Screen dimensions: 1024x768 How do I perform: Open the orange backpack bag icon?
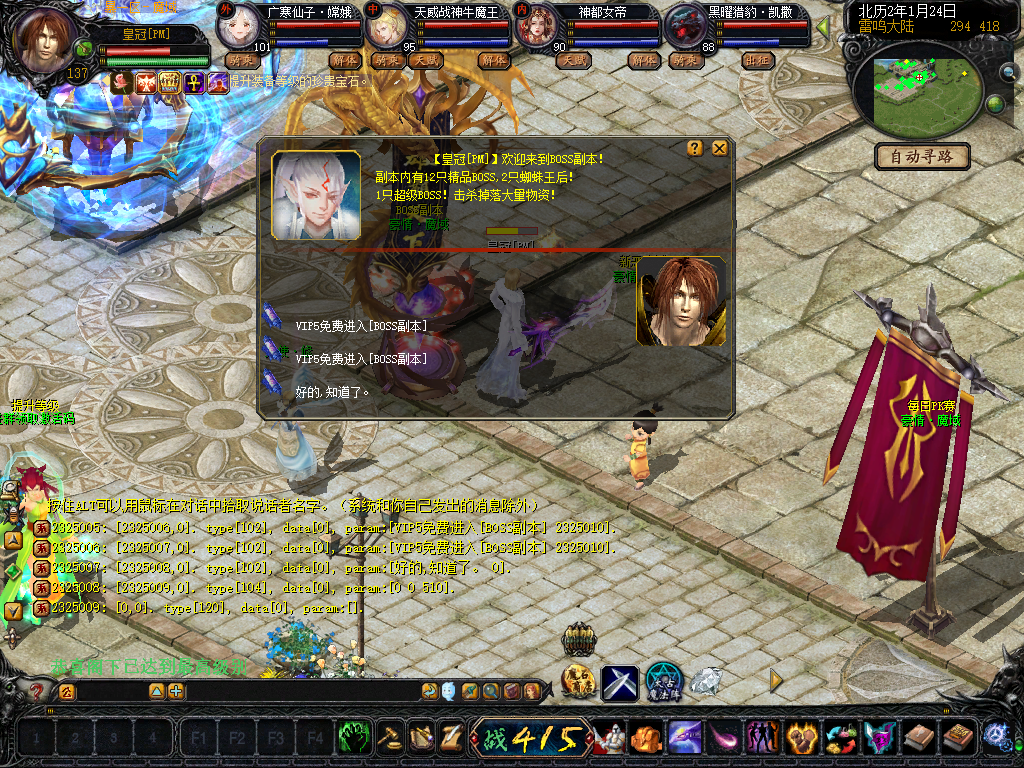coord(645,739)
